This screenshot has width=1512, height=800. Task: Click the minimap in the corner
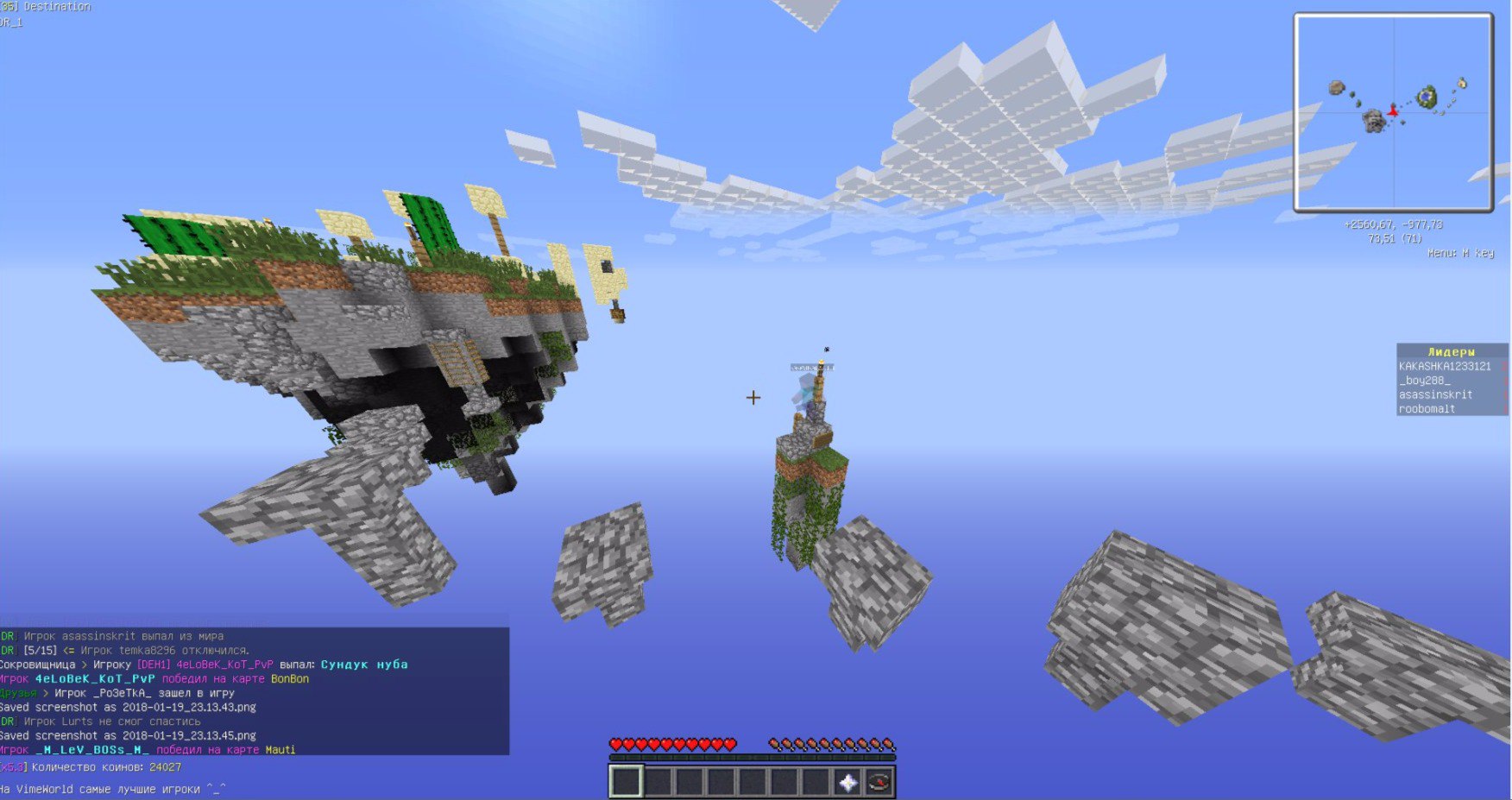1393,112
